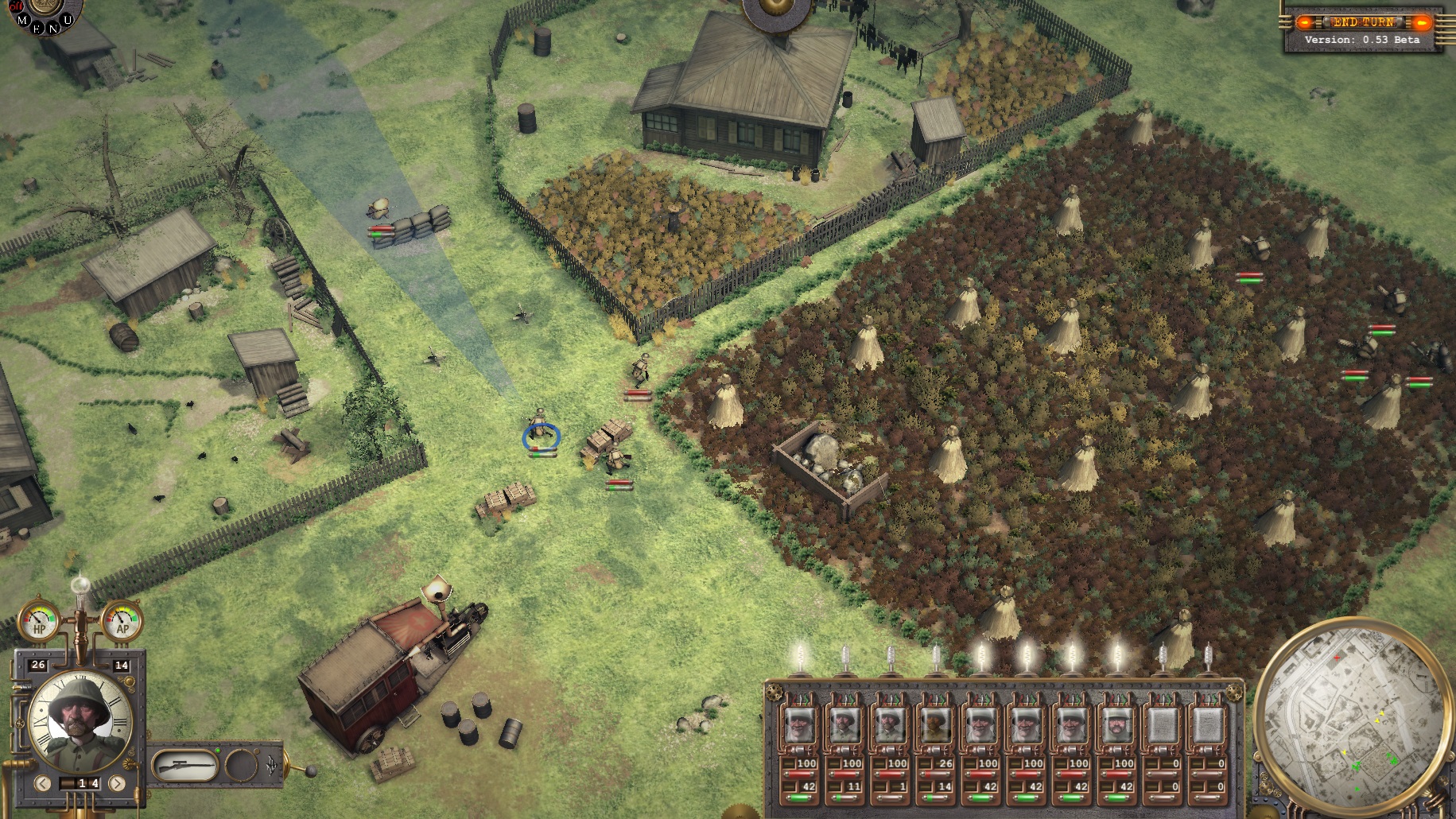Click the red HP bar under the second soldier
Viewport: 1456px width, 819px height.
[x=843, y=774]
